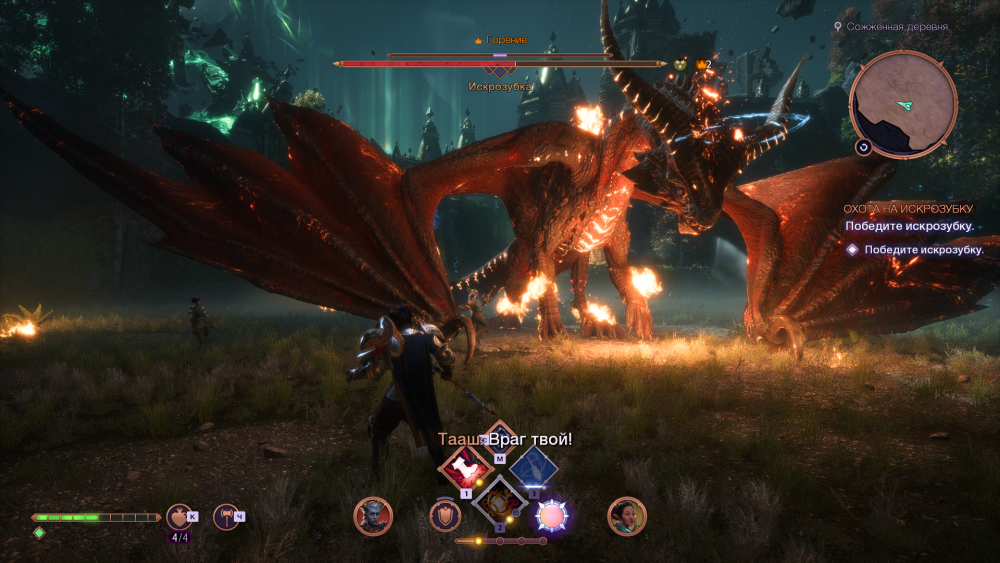The width and height of the screenshot is (1000, 563).
Task: Click the small swirl button below minimap
Action: (x=862, y=147)
